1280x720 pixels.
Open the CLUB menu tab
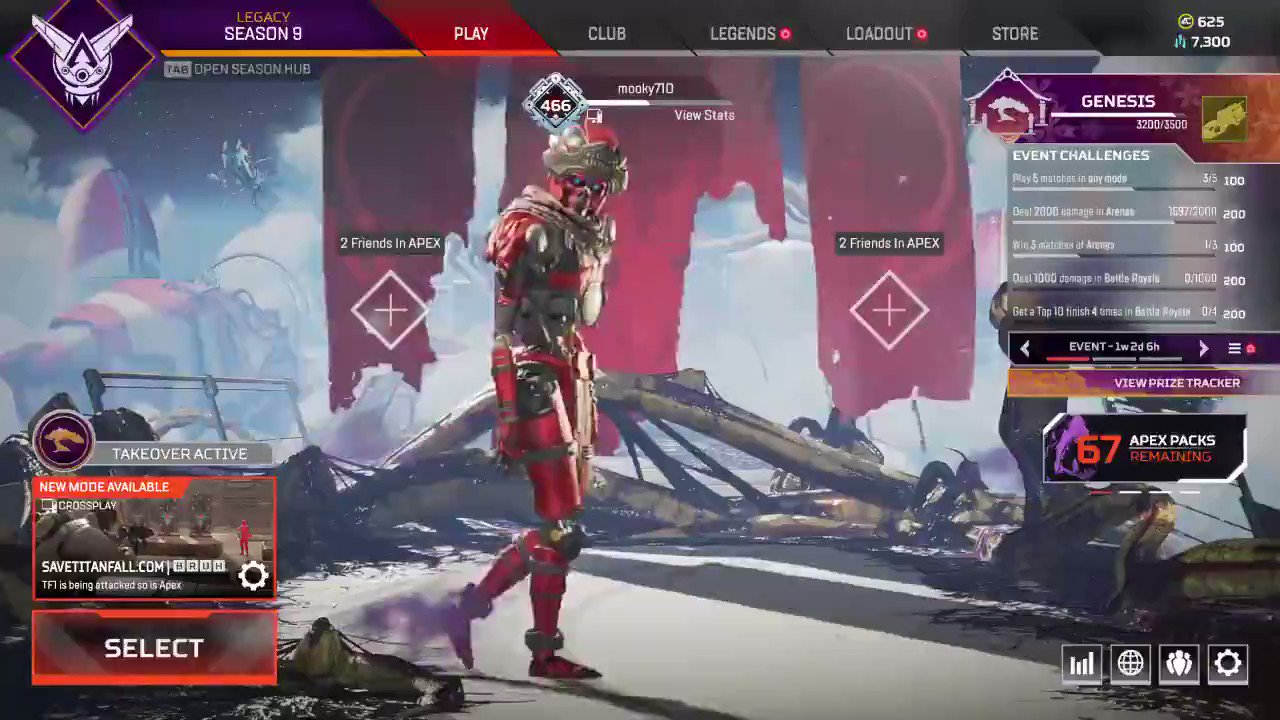[606, 33]
